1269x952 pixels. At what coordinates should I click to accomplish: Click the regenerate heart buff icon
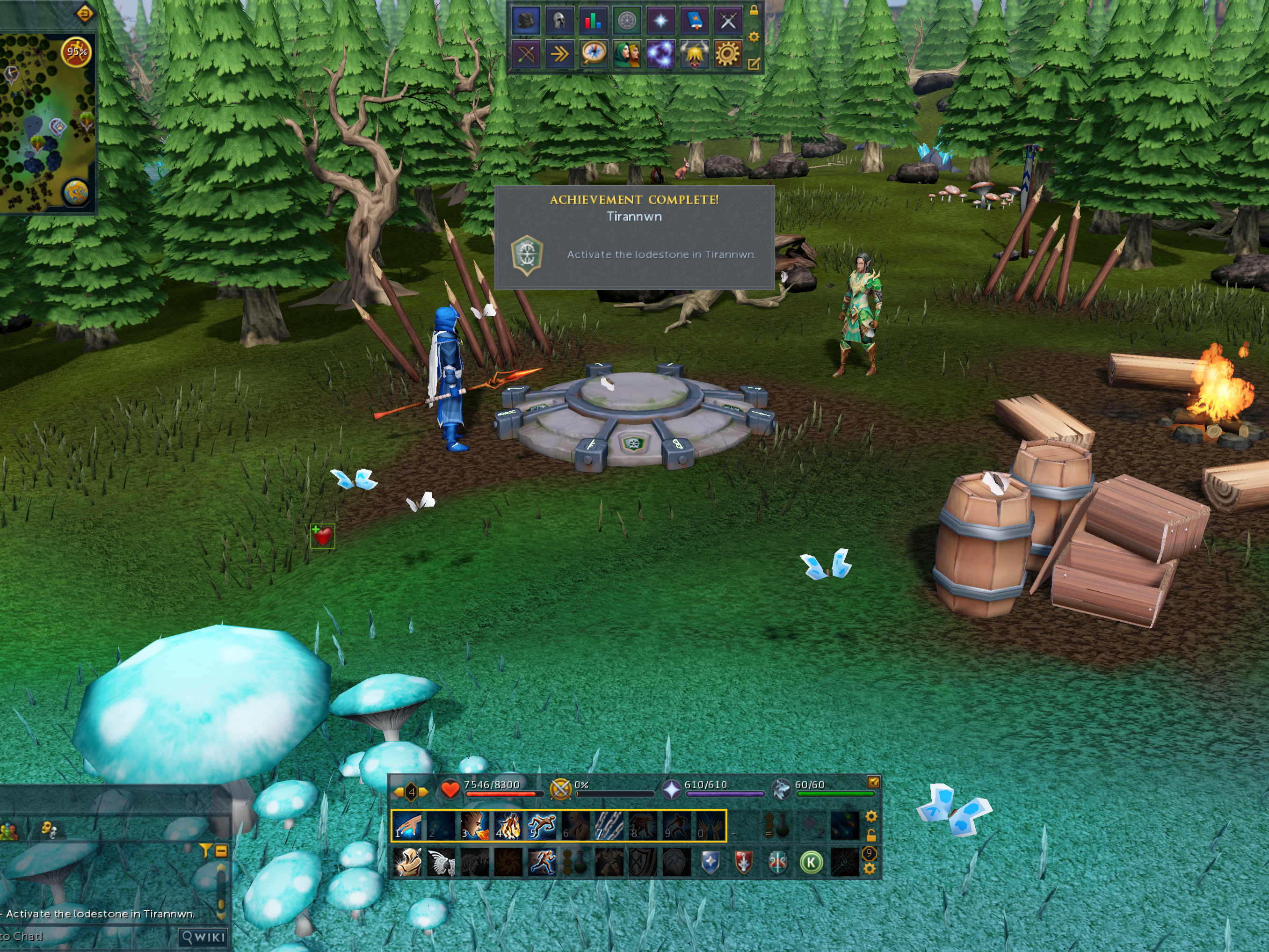[322, 536]
